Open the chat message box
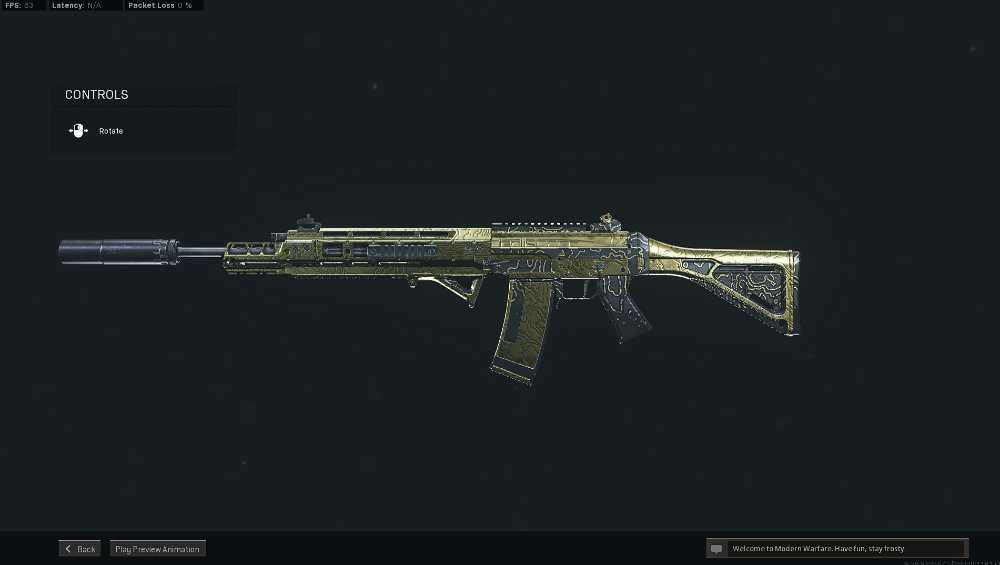Image resolution: width=1000 pixels, height=565 pixels. tap(837, 549)
